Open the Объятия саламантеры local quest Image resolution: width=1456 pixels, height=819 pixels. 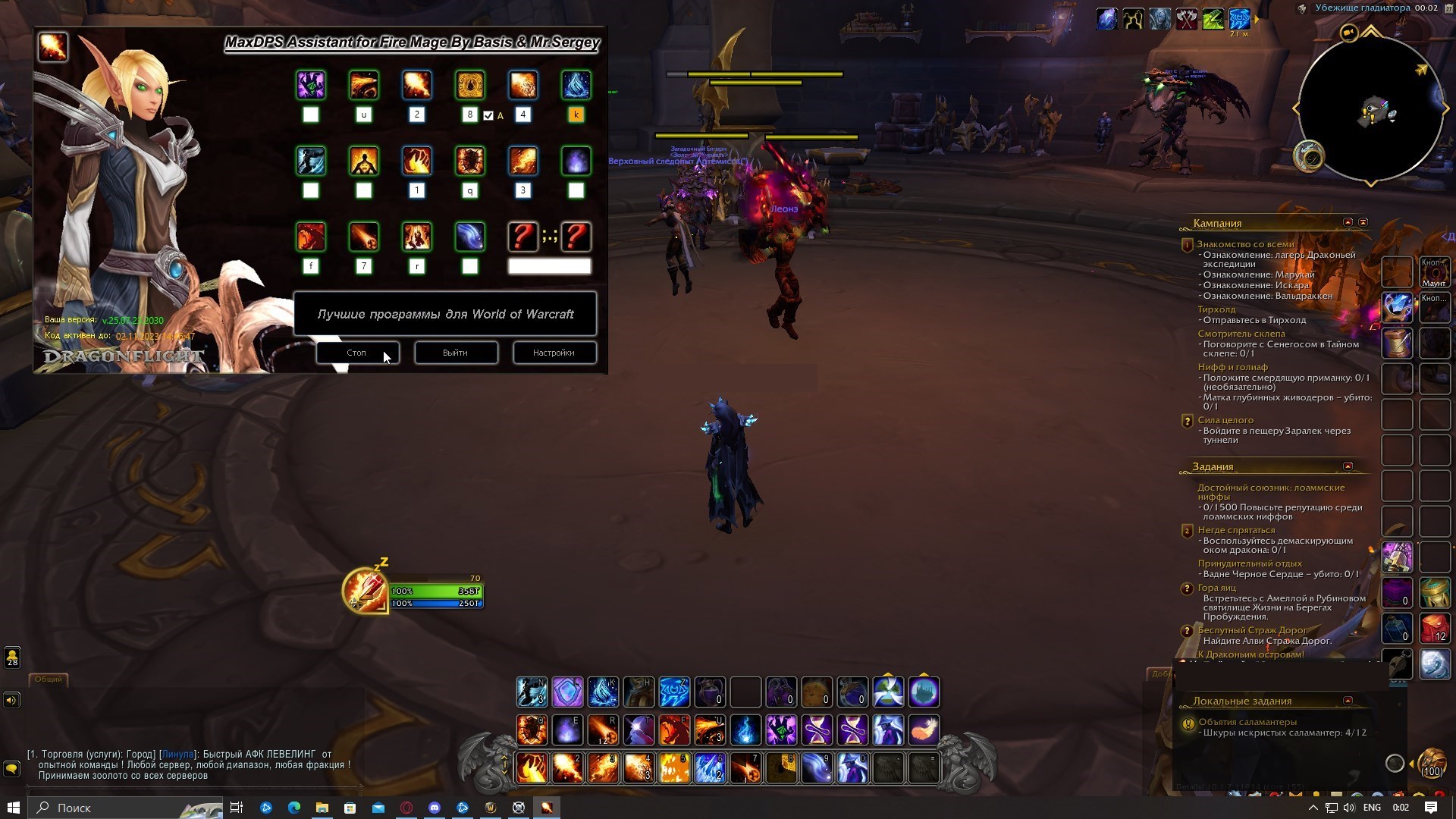(1247, 722)
